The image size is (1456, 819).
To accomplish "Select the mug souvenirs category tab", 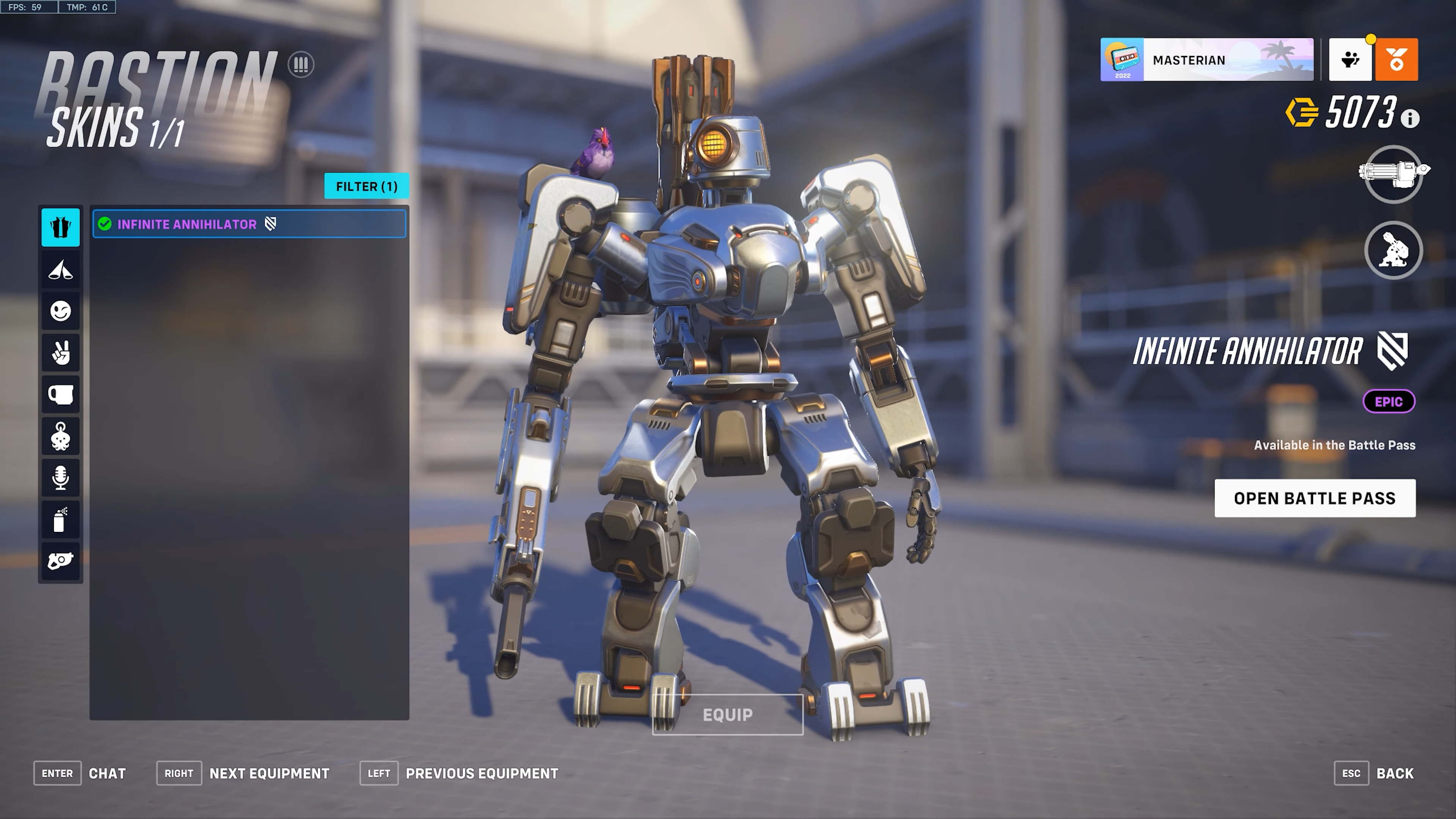I will tap(61, 394).
